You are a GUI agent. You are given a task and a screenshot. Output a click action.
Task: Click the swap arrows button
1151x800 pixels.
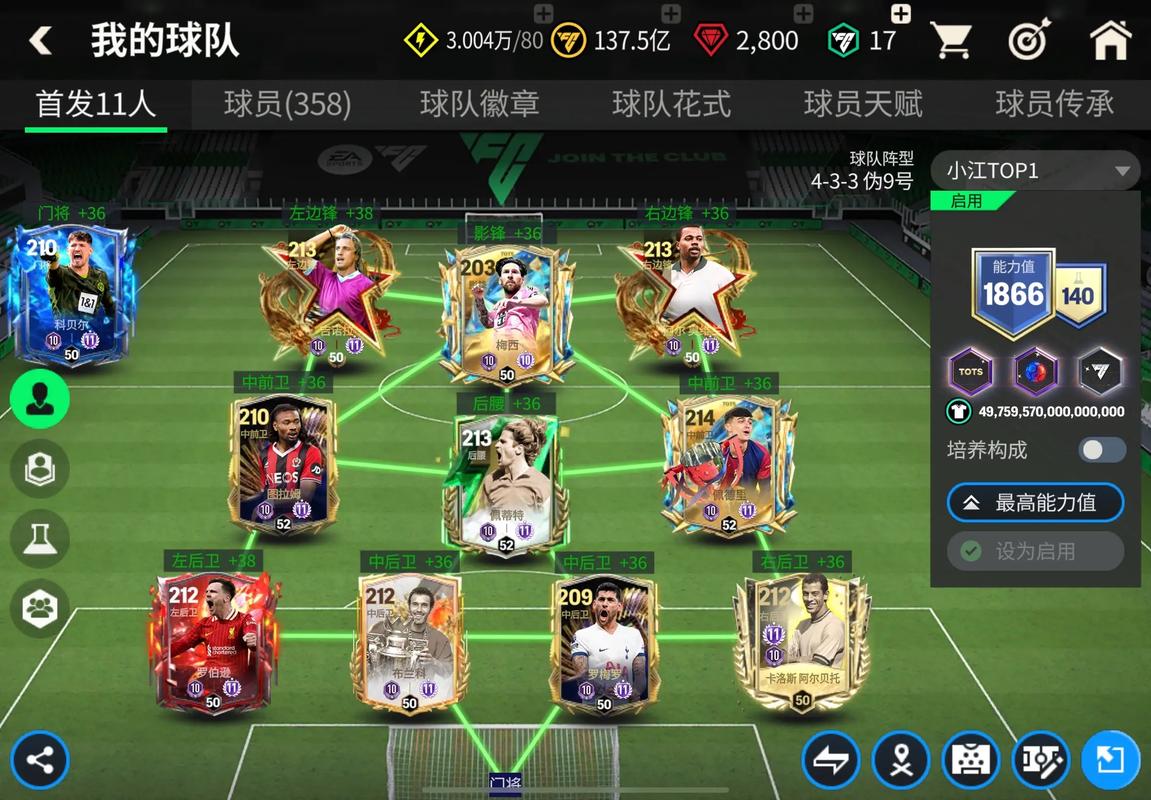pyautogui.click(x=831, y=761)
